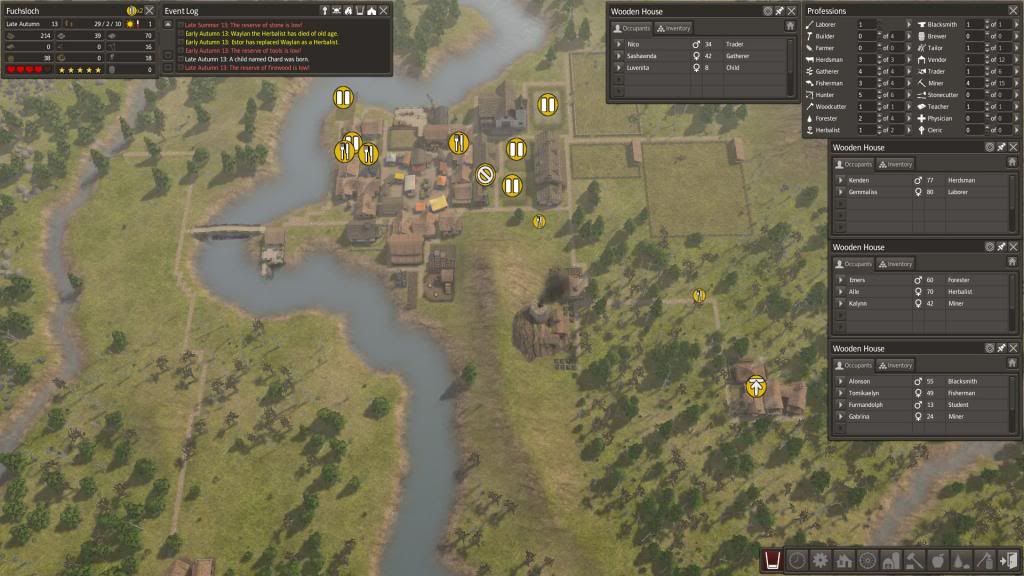Close the Professions panel

pyautogui.click(x=1014, y=11)
